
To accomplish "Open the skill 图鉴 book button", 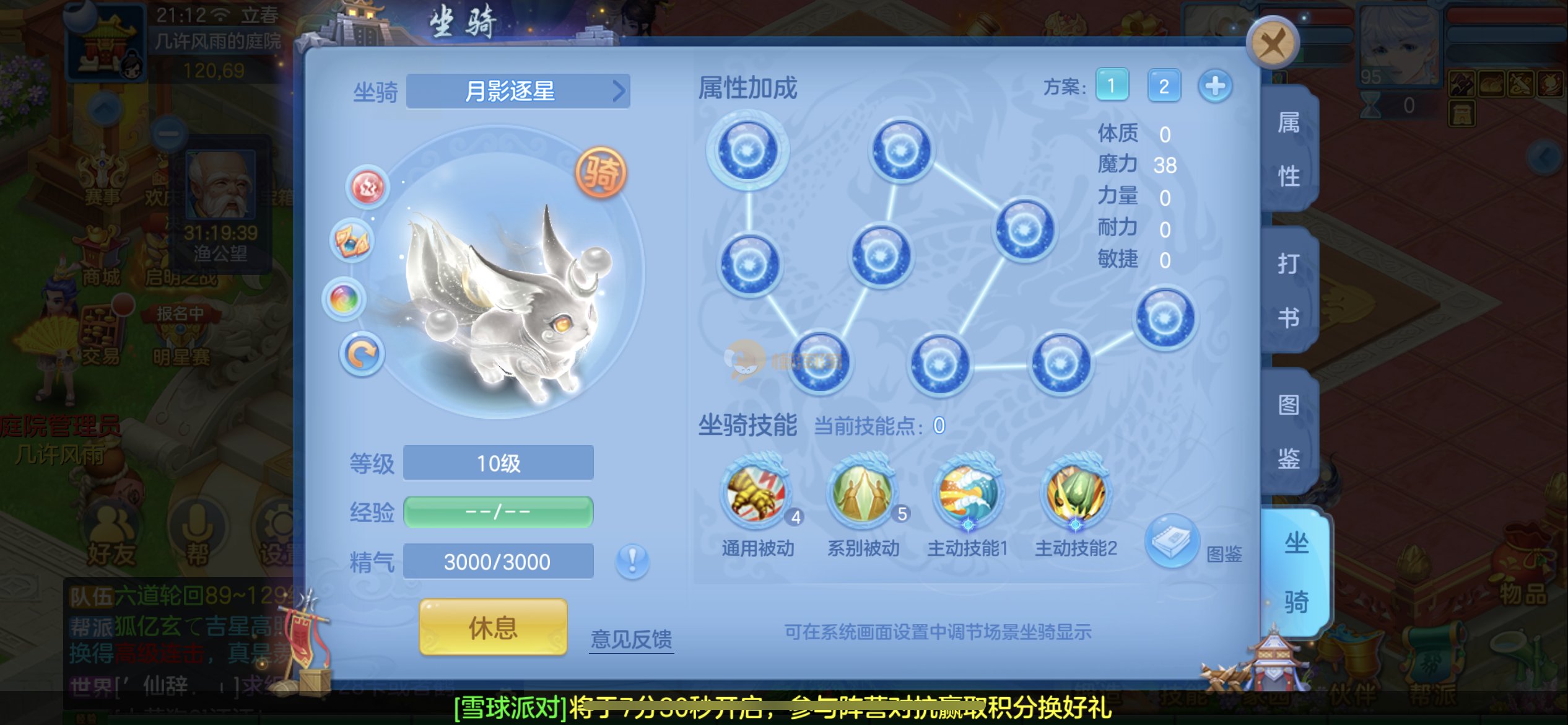I will coord(1172,540).
